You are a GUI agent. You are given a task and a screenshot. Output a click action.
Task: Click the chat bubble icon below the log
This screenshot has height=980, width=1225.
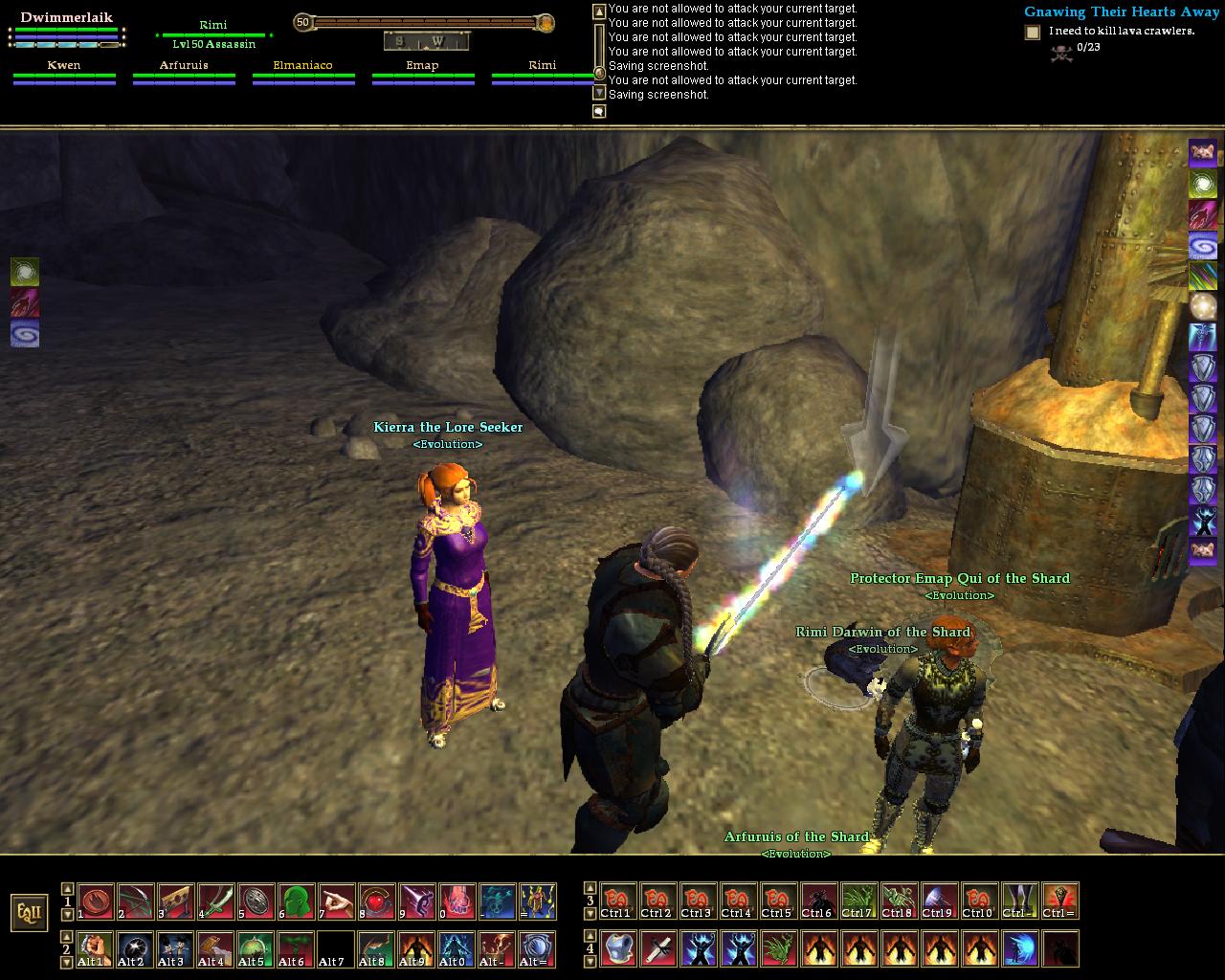point(599,112)
